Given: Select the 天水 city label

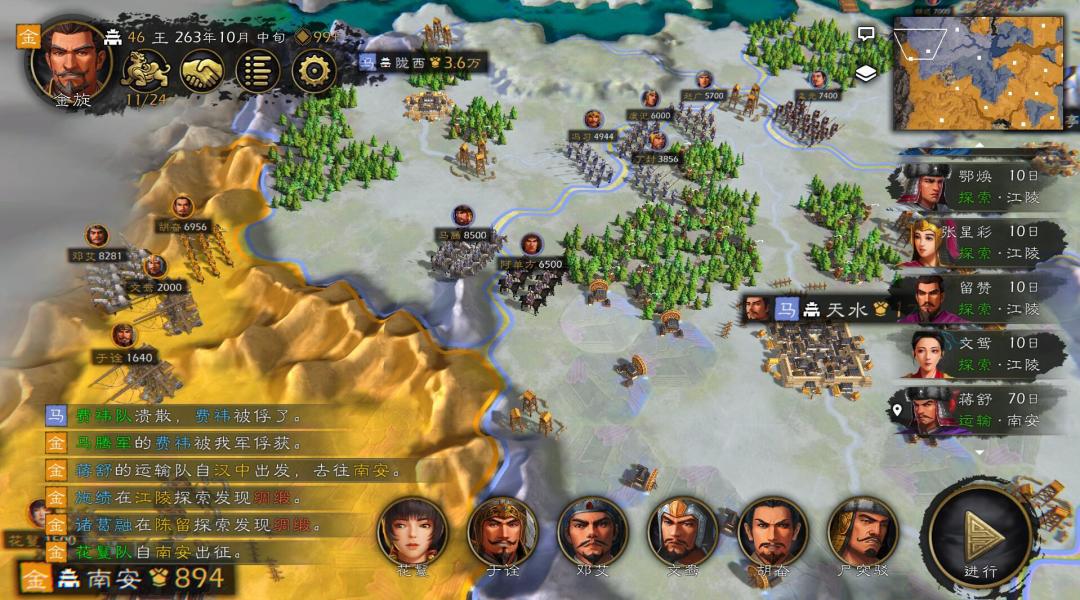Looking at the screenshot, I should pyautogui.click(x=820, y=309).
